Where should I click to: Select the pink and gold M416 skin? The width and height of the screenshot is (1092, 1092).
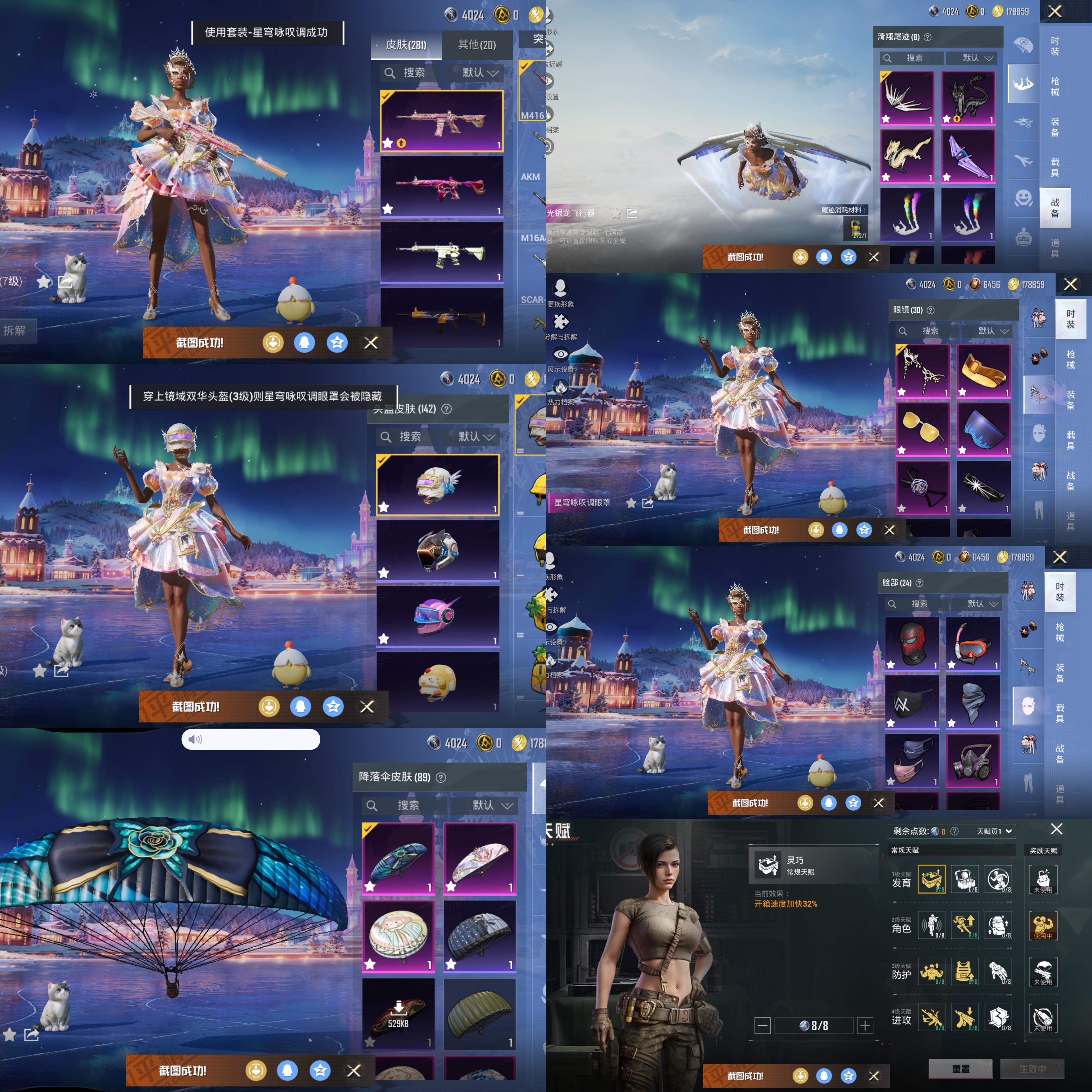[x=441, y=121]
